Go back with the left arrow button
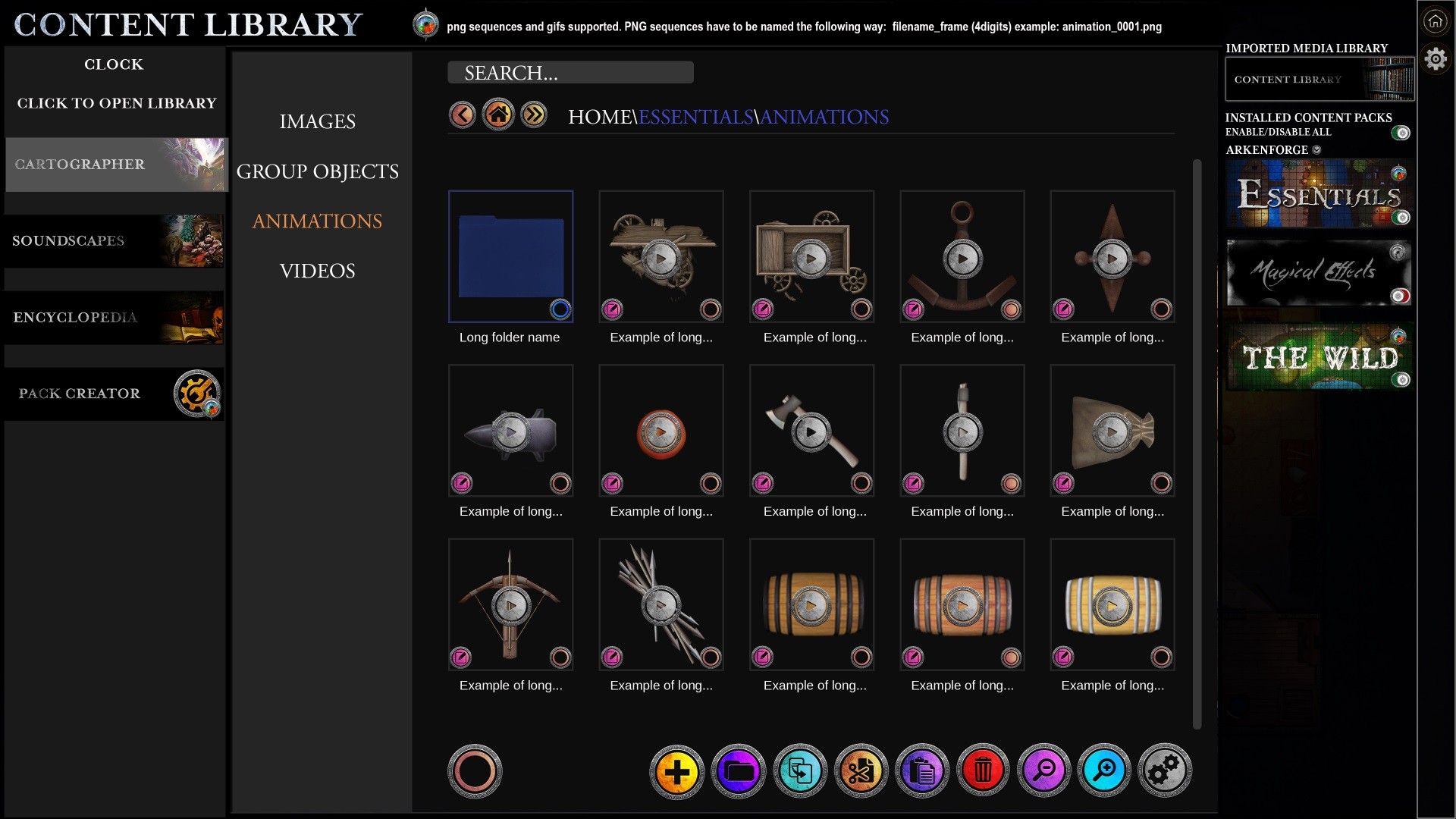The width and height of the screenshot is (1456, 819). tap(462, 115)
